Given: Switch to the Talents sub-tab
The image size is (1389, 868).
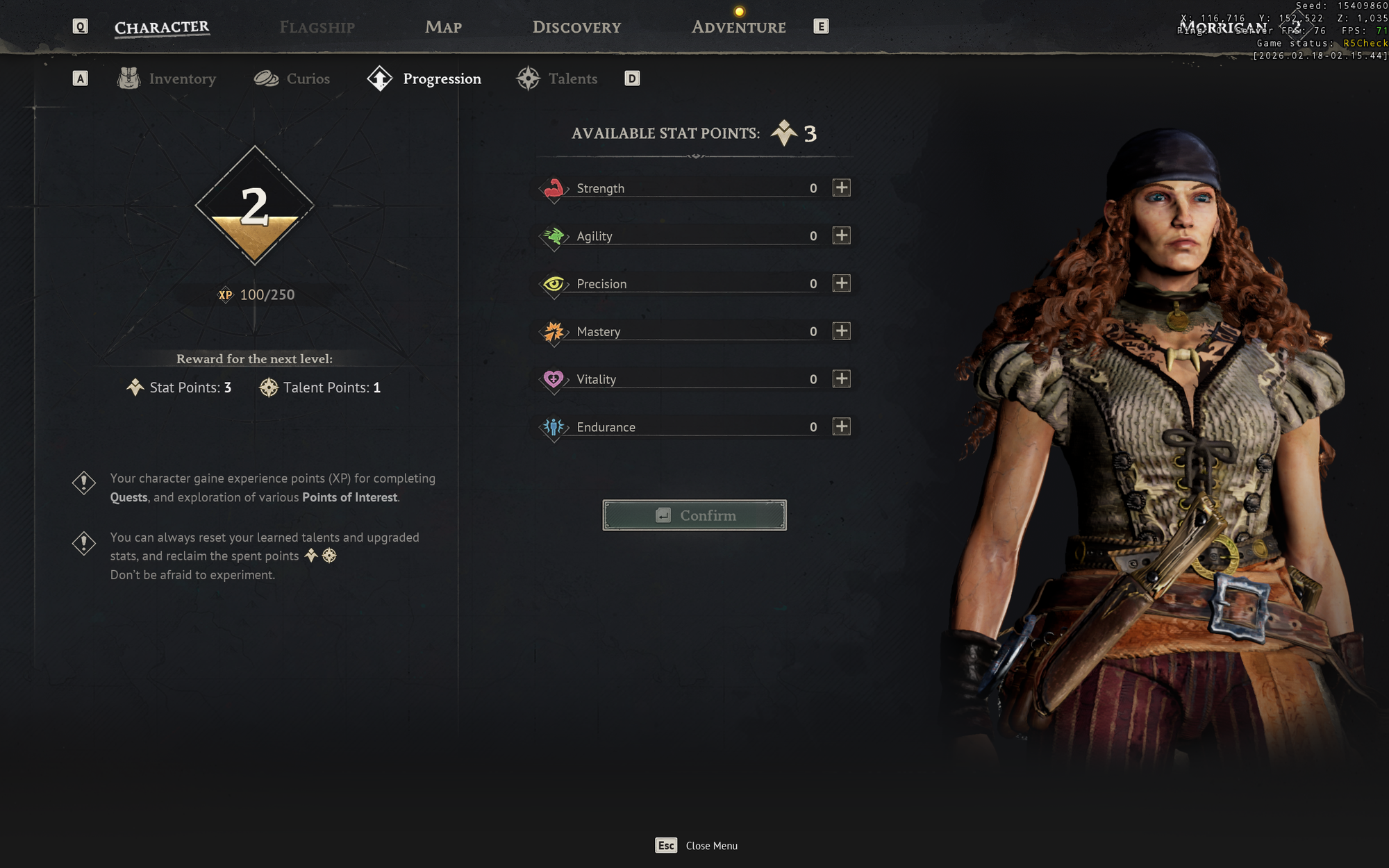Looking at the screenshot, I should coord(573,78).
